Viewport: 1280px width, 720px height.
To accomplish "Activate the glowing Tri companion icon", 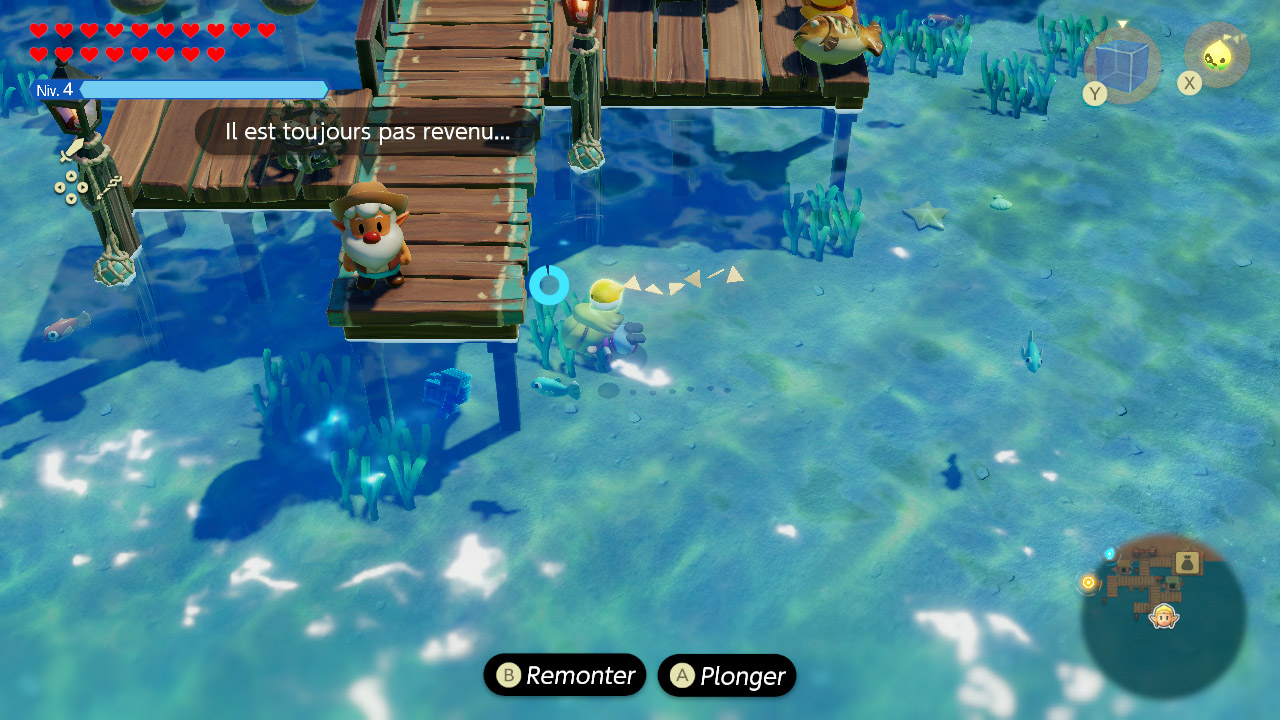I will click(x=1217, y=56).
